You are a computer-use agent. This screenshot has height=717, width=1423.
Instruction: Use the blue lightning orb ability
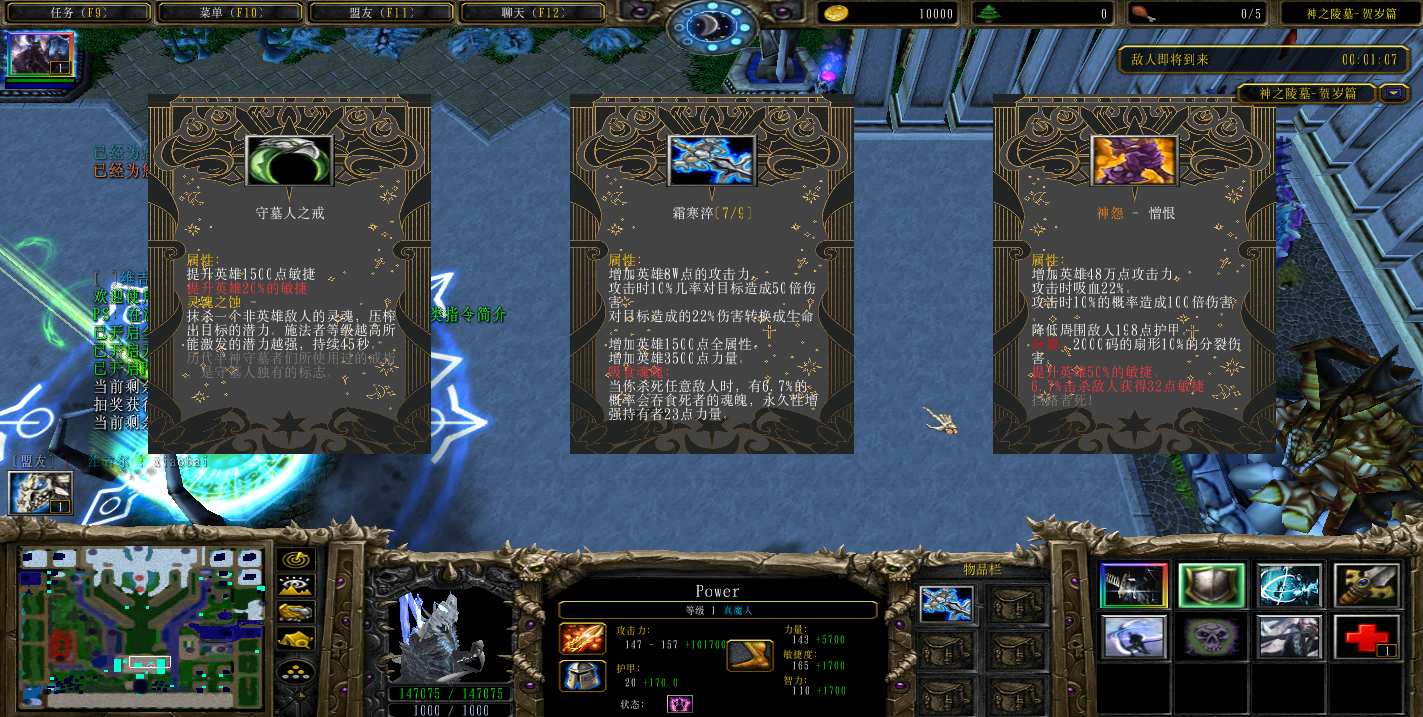(1289, 585)
